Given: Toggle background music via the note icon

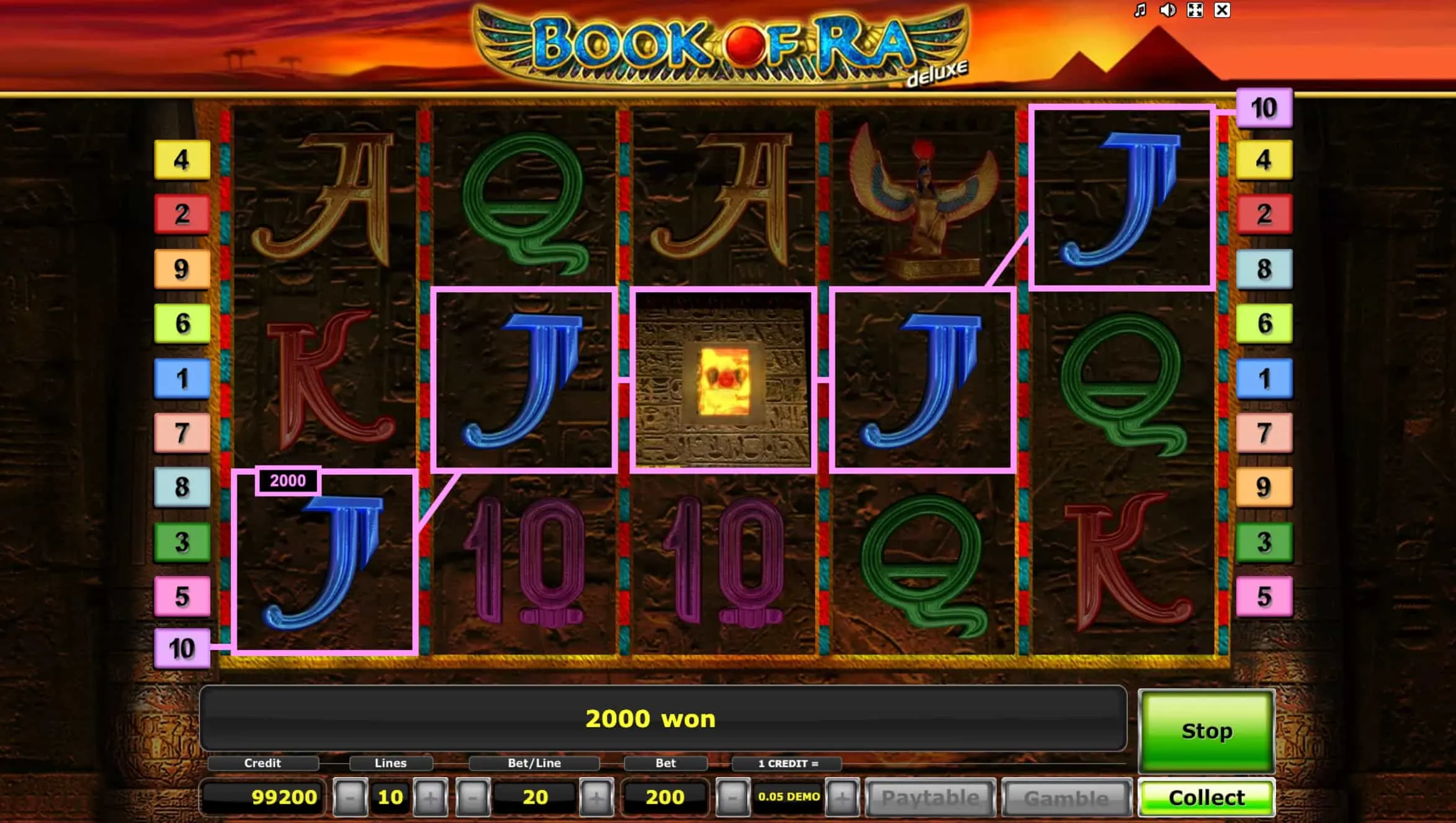Looking at the screenshot, I should (1139, 10).
